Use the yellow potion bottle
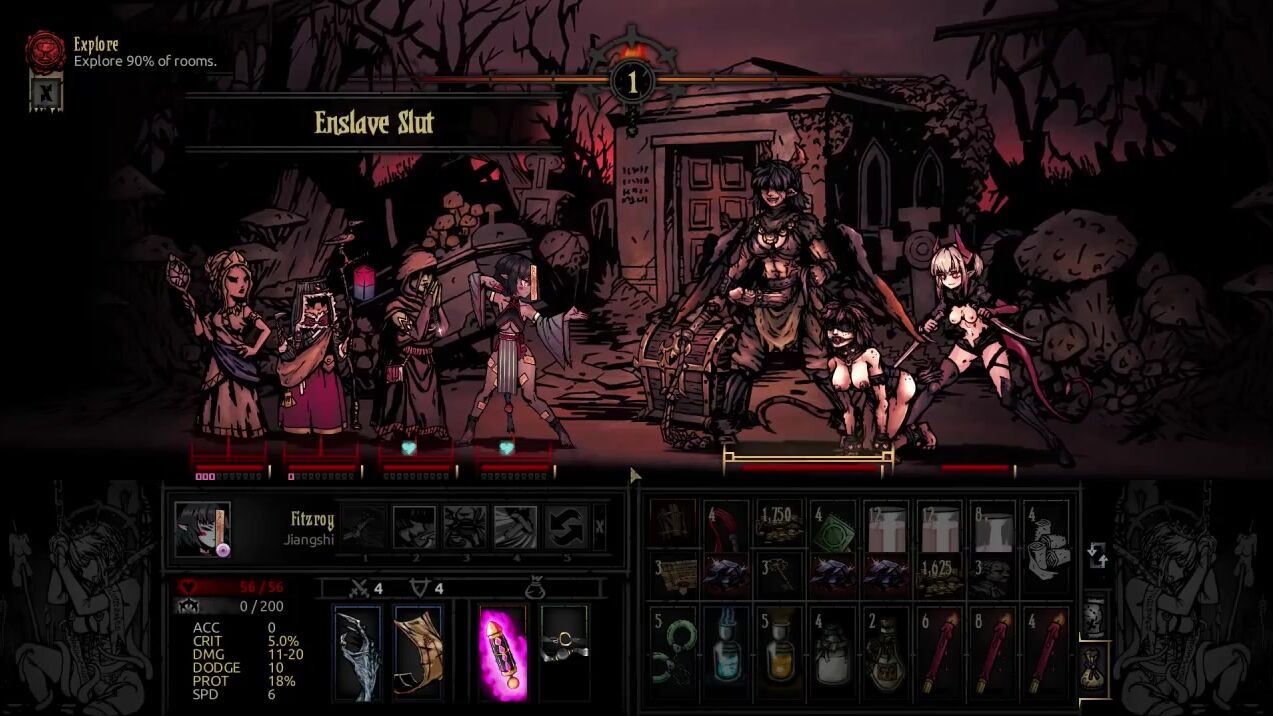 pos(780,651)
